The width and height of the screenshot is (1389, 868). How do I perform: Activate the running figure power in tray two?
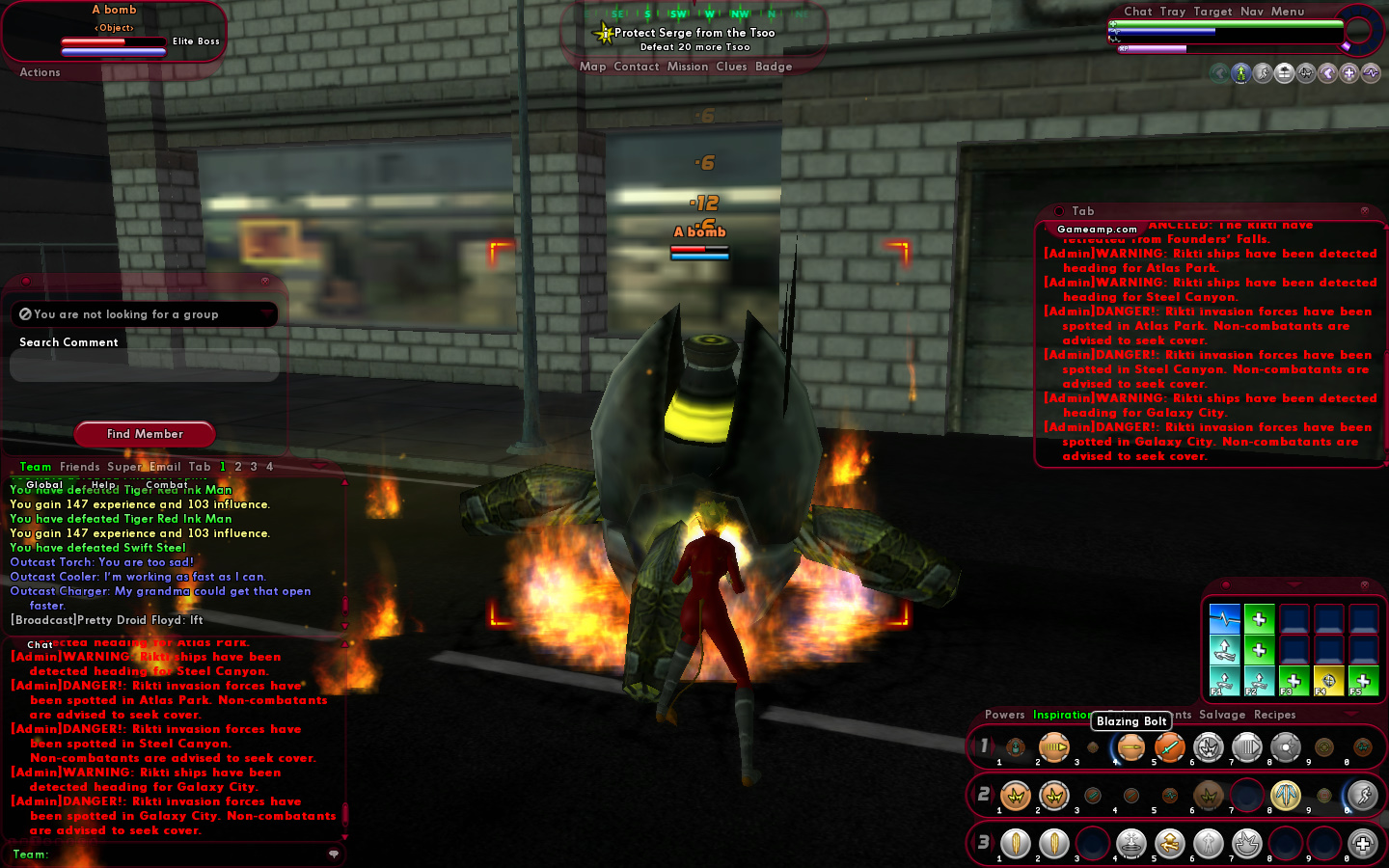pyautogui.click(x=1362, y=796)
